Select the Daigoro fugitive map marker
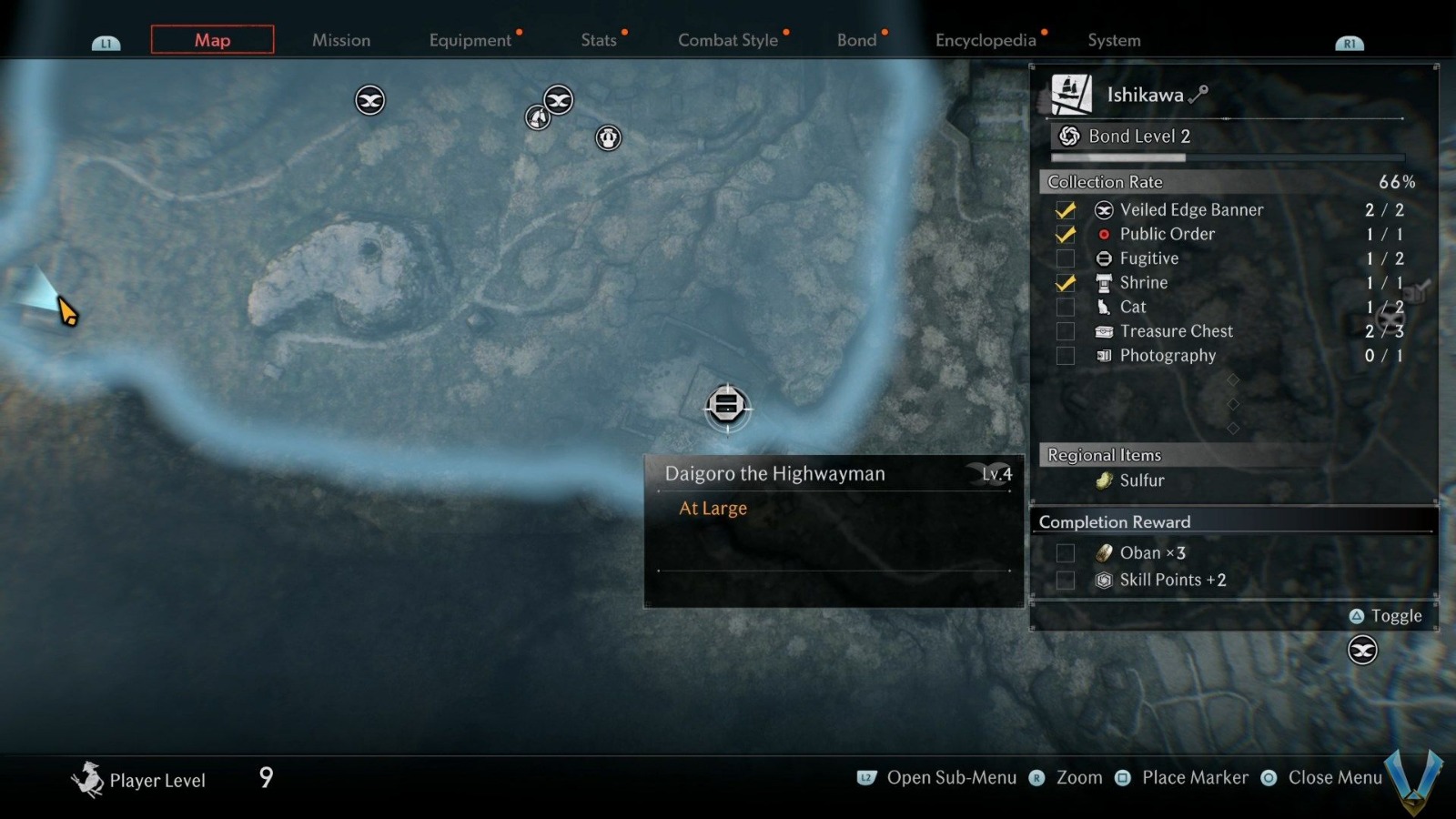Viewport: 1456px width, 819px height. click(726, 405)
